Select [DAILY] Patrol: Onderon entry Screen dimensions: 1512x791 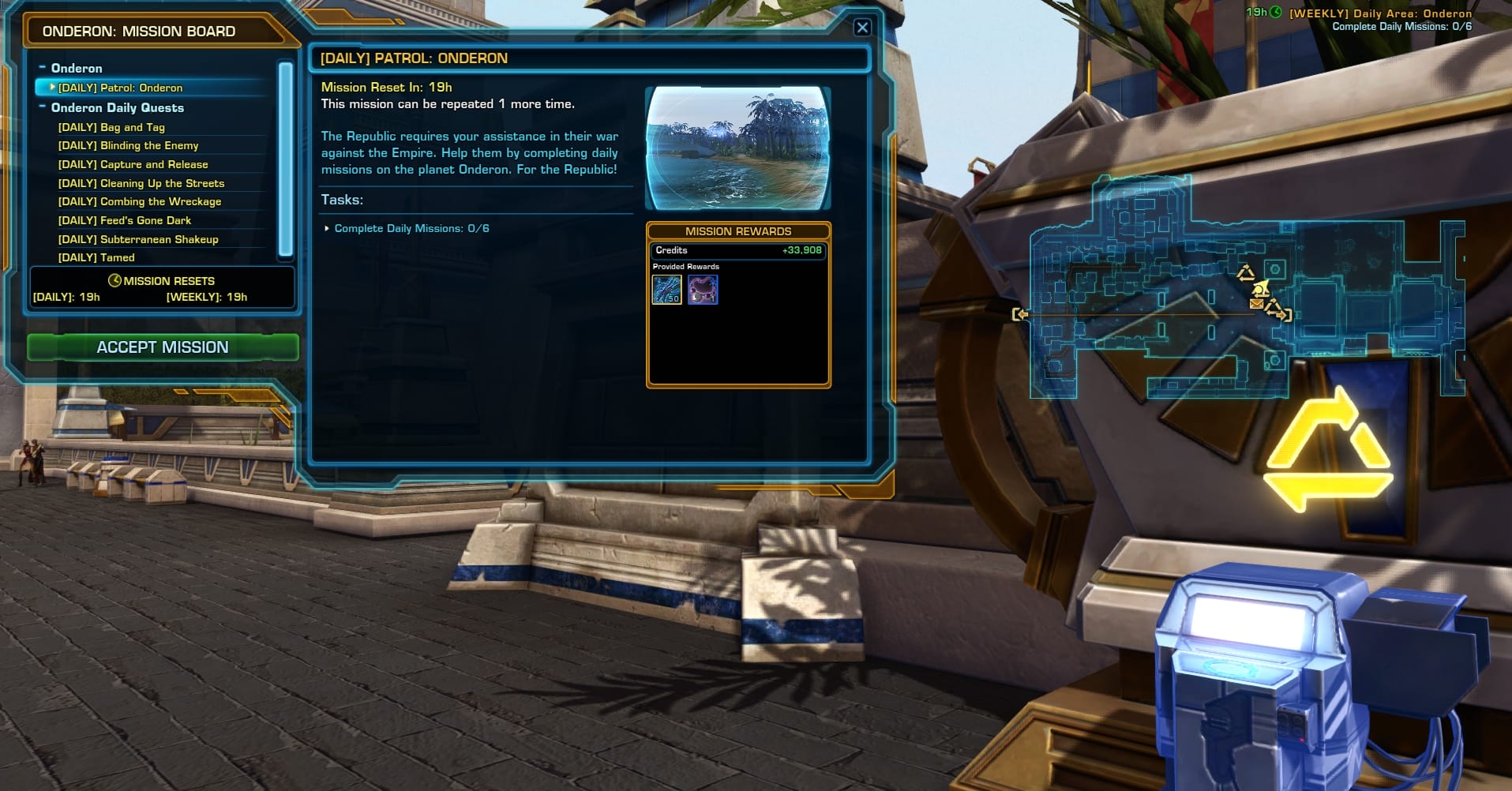(x=120, y=88)
